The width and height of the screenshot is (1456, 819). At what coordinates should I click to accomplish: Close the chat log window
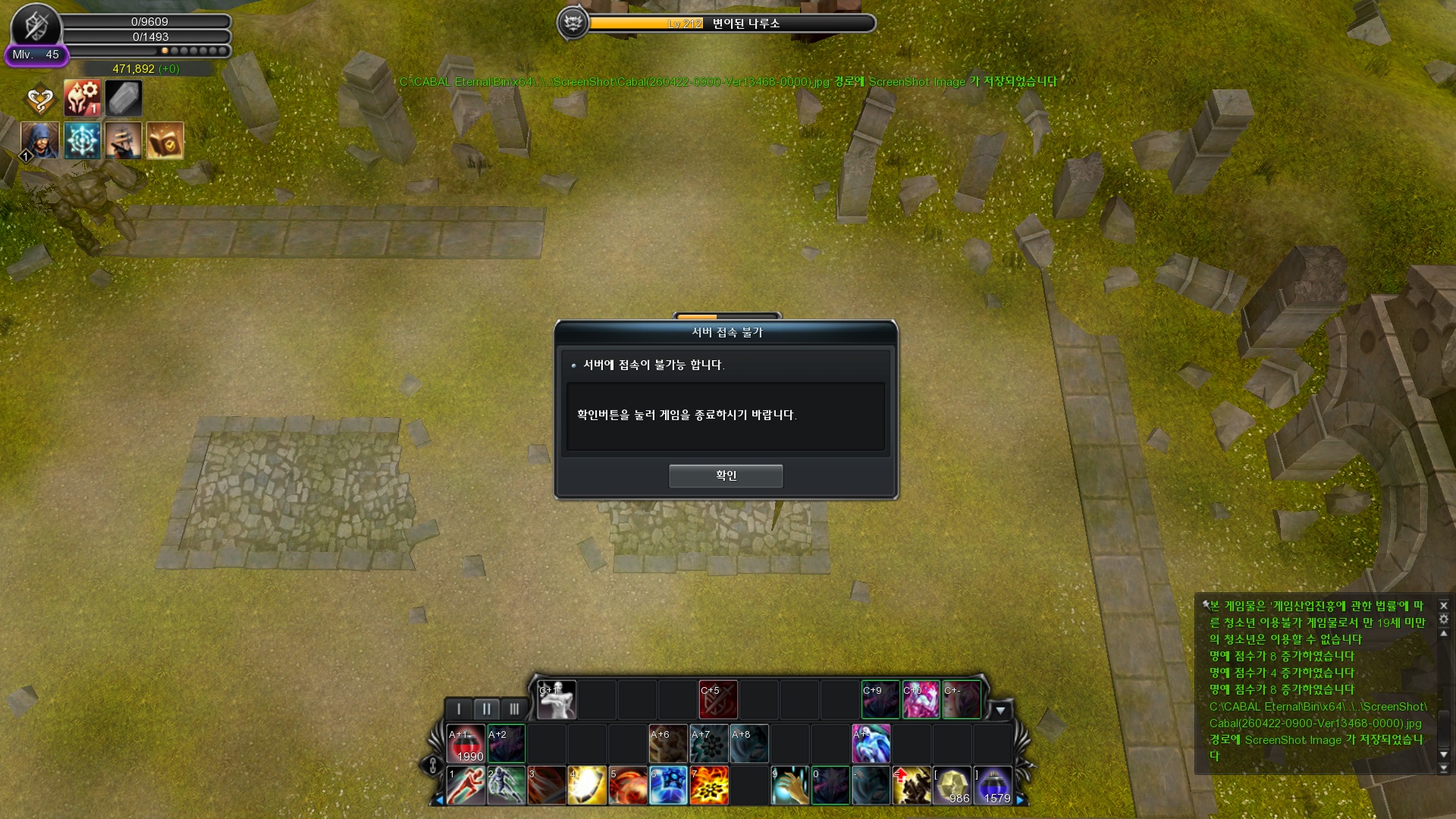point(1444,606)
